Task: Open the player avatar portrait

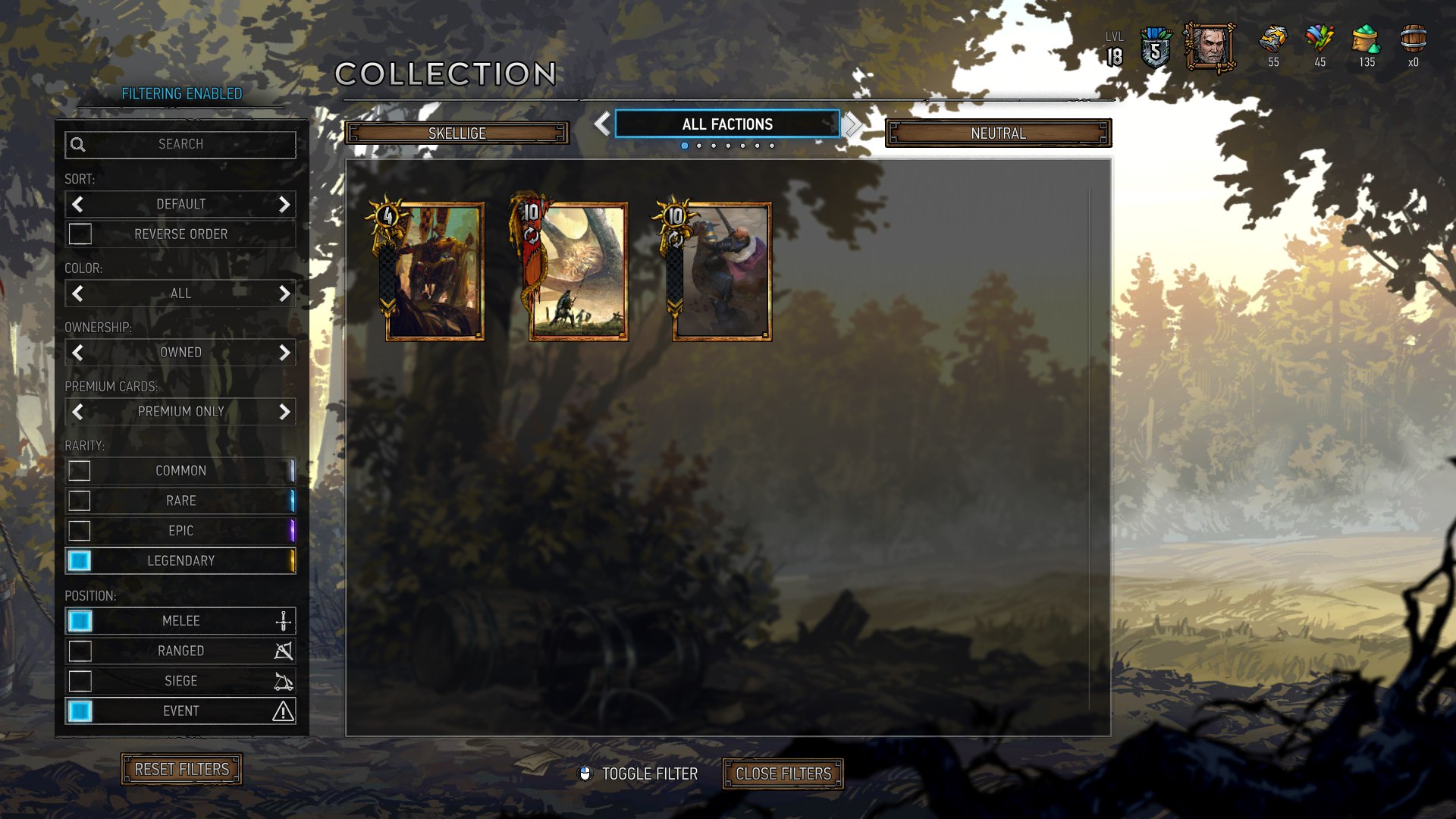Action: (1210, 48)
